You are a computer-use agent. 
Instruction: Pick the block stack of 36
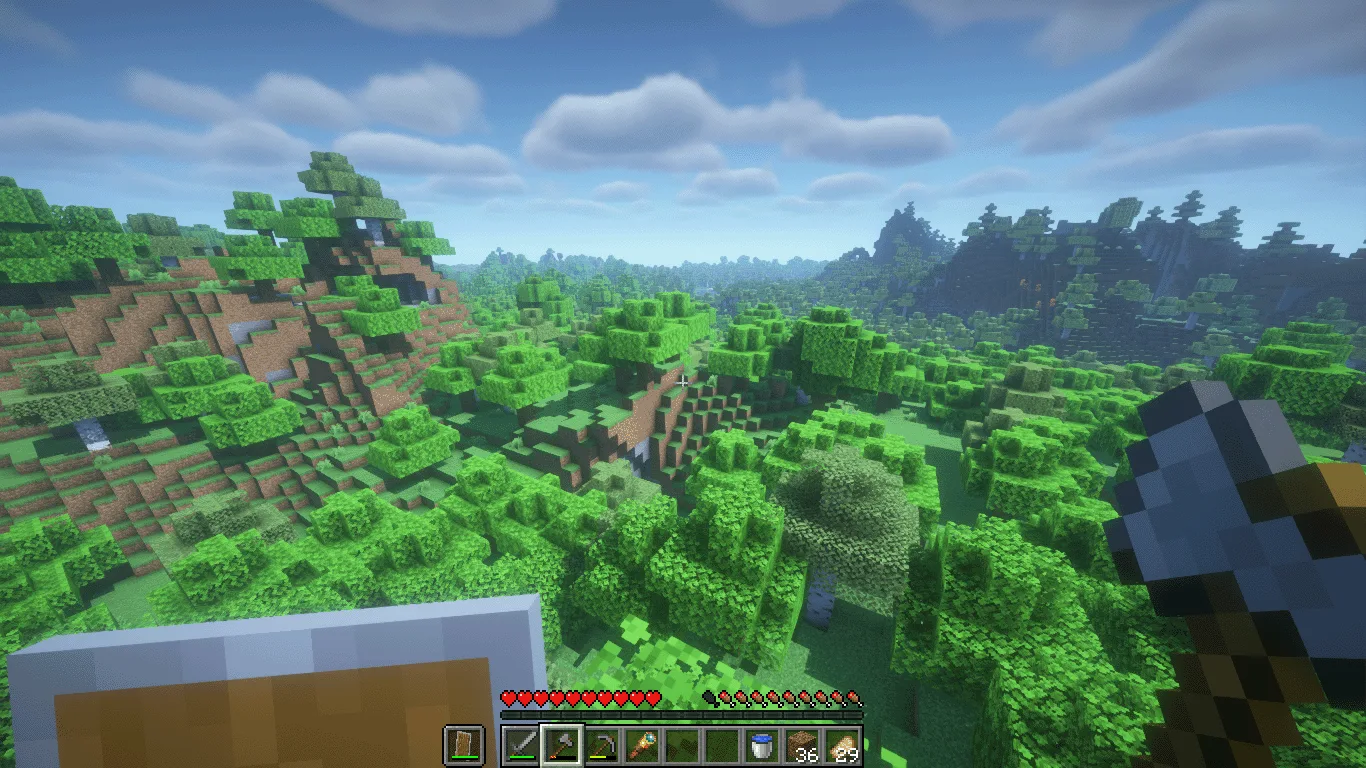tap(803, 746)
